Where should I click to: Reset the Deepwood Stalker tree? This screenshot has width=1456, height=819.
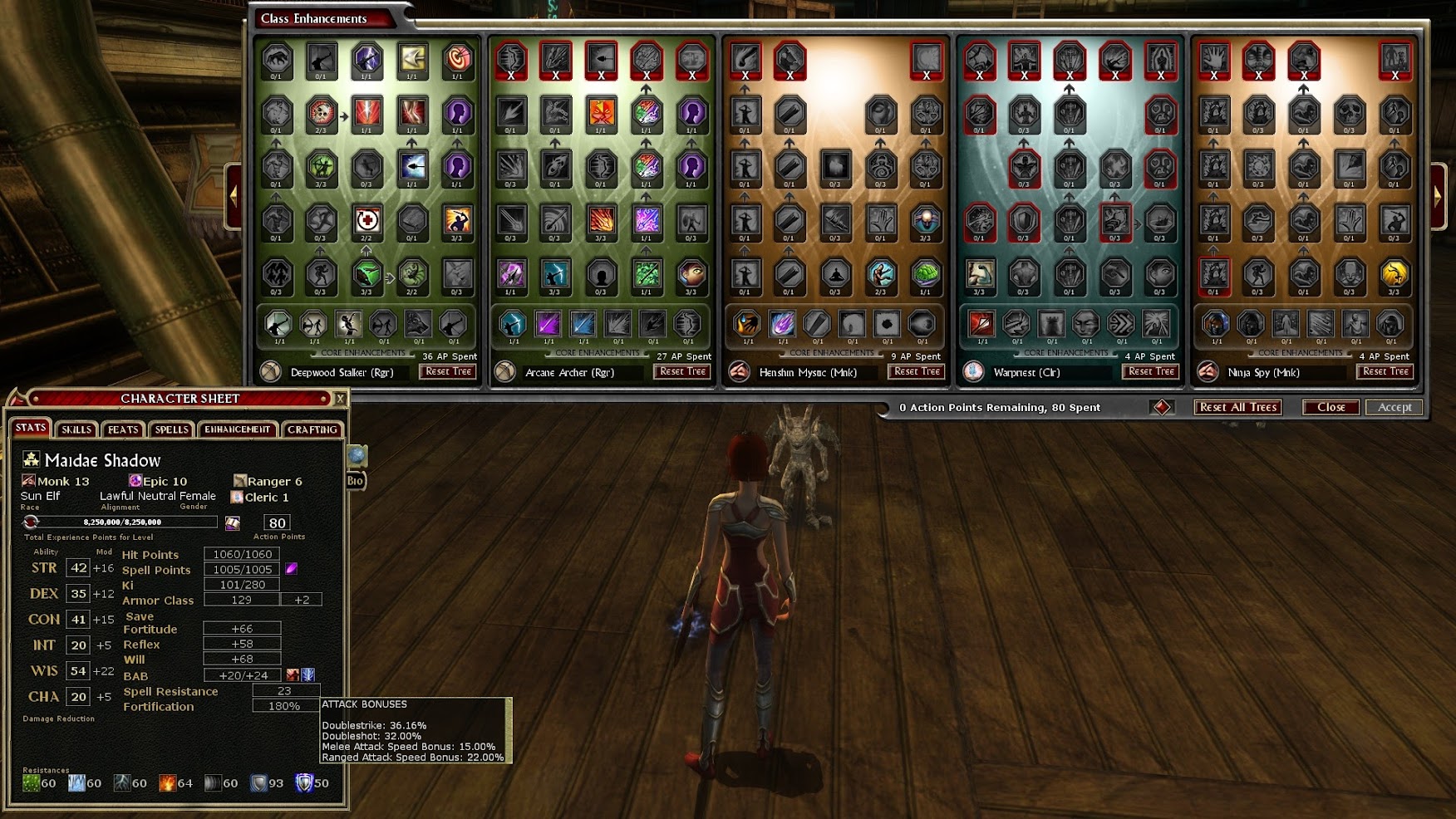(x=449, y=372)
